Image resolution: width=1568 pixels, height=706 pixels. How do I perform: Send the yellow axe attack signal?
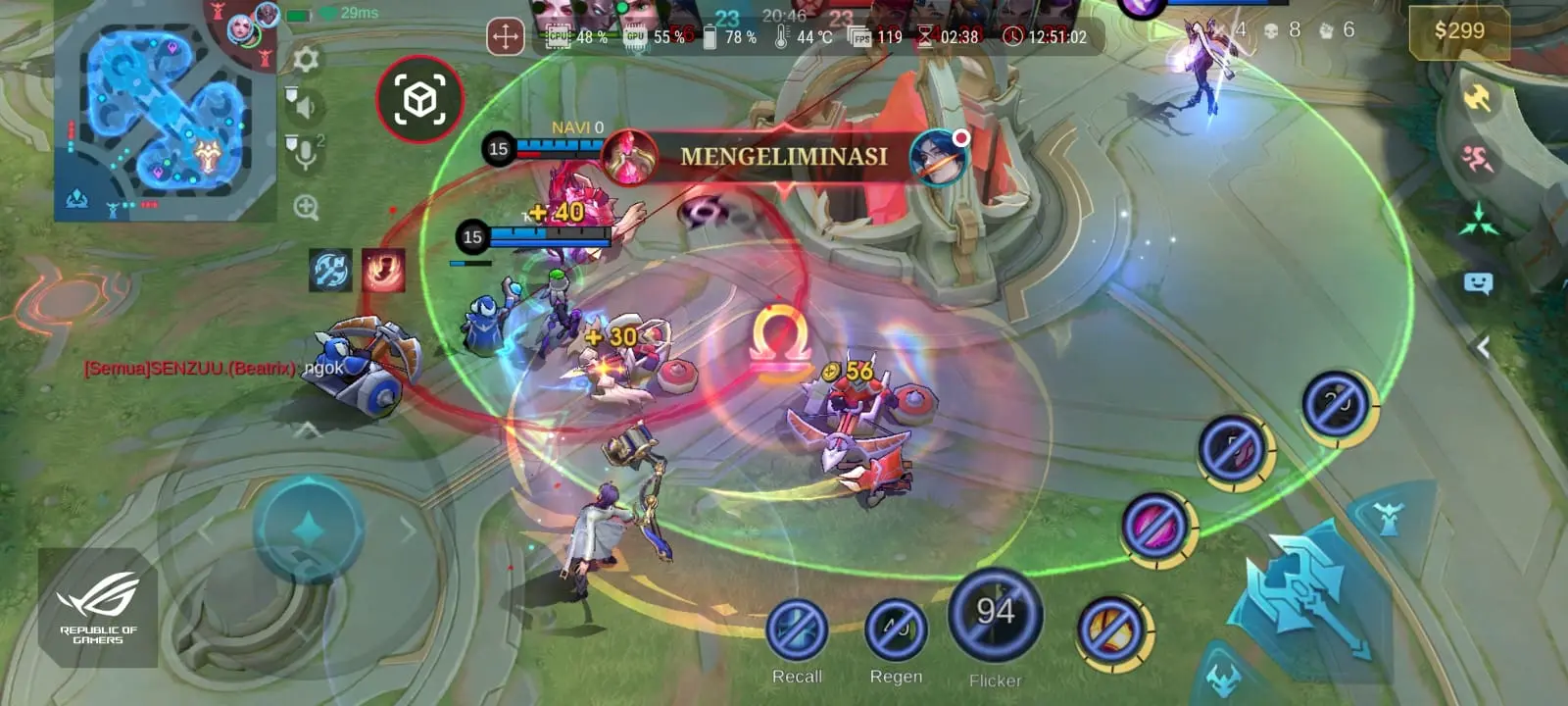[1477, 98]
